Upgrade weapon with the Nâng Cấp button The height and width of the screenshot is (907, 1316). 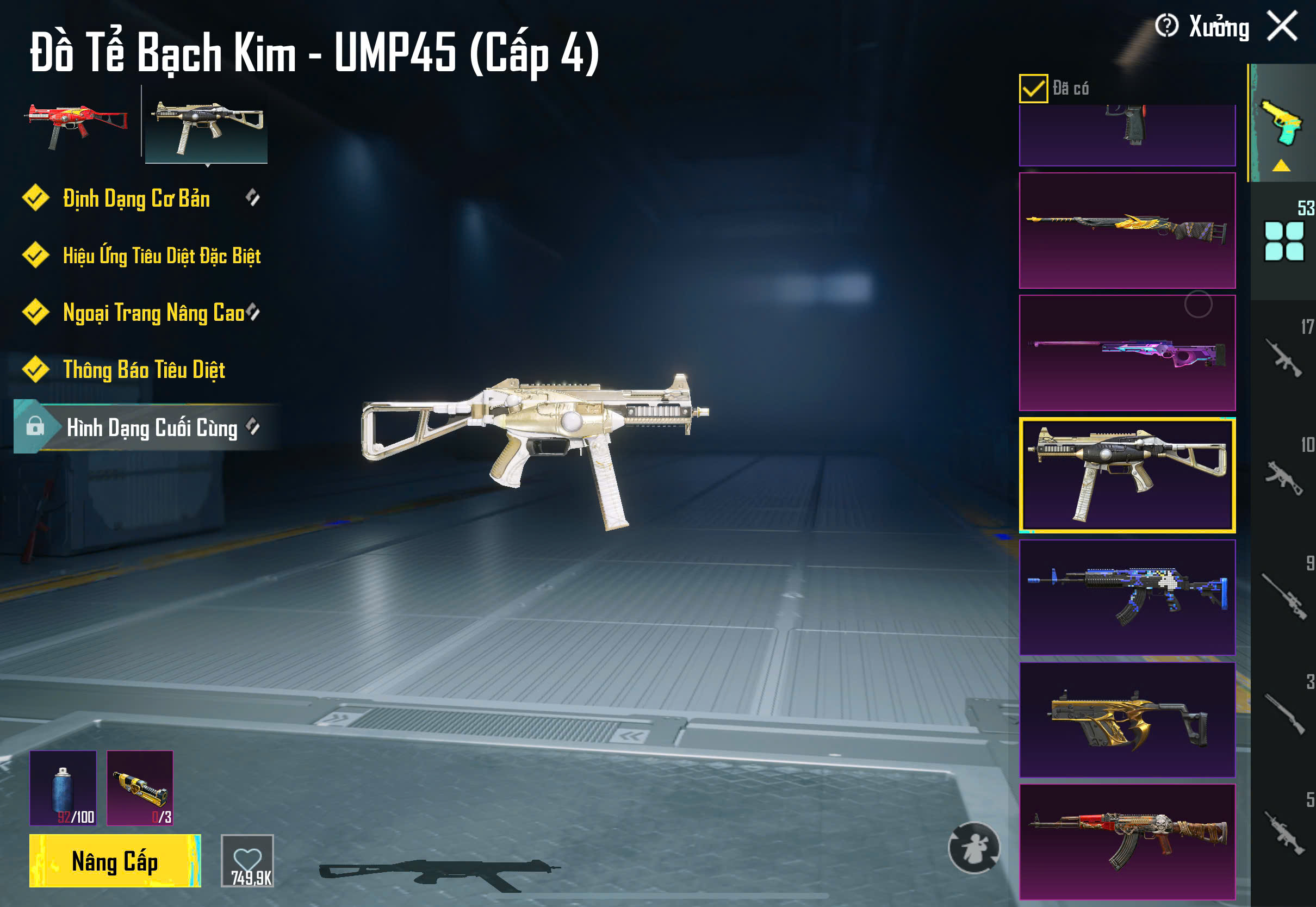[115, 860]
